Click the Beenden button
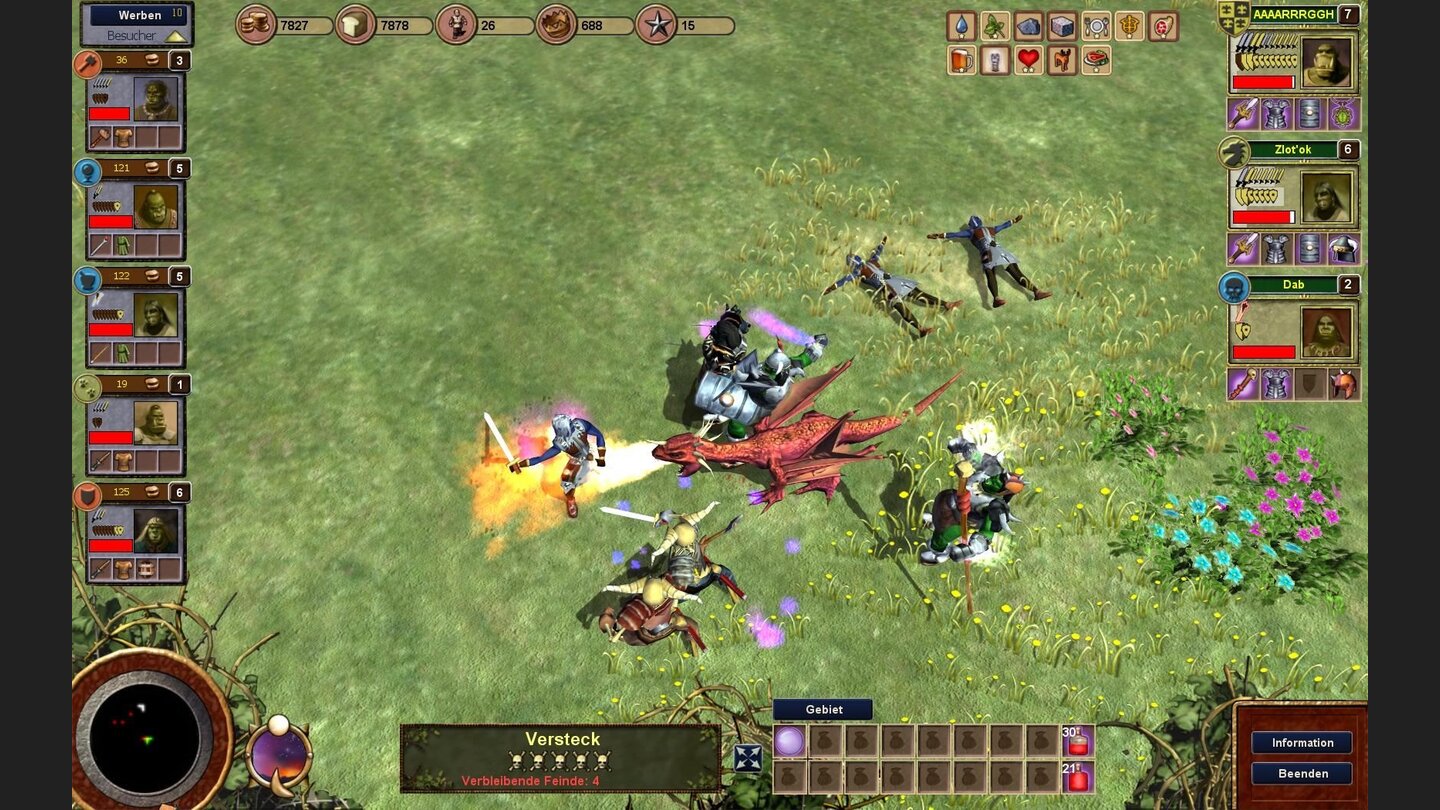 coord(1303,773)
